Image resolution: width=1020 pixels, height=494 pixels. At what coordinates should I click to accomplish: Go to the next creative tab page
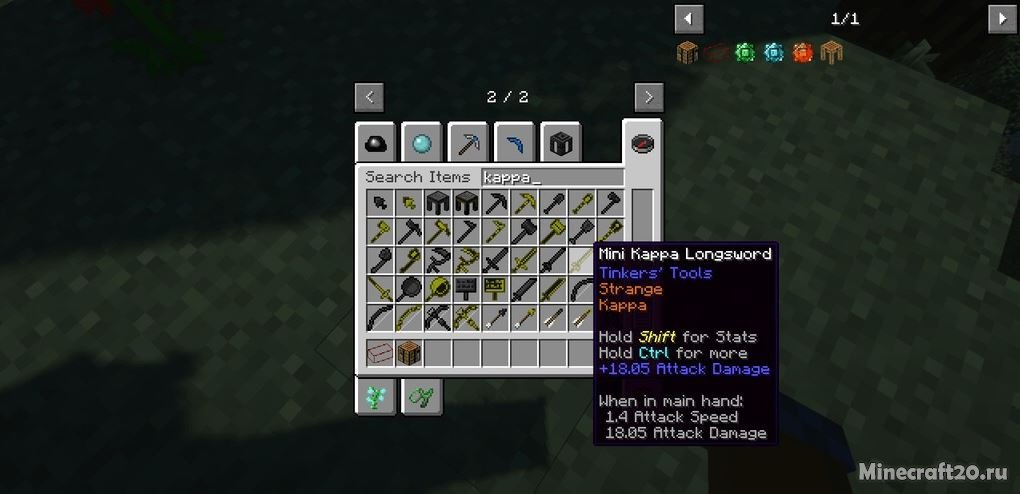[x=649, y=97]
